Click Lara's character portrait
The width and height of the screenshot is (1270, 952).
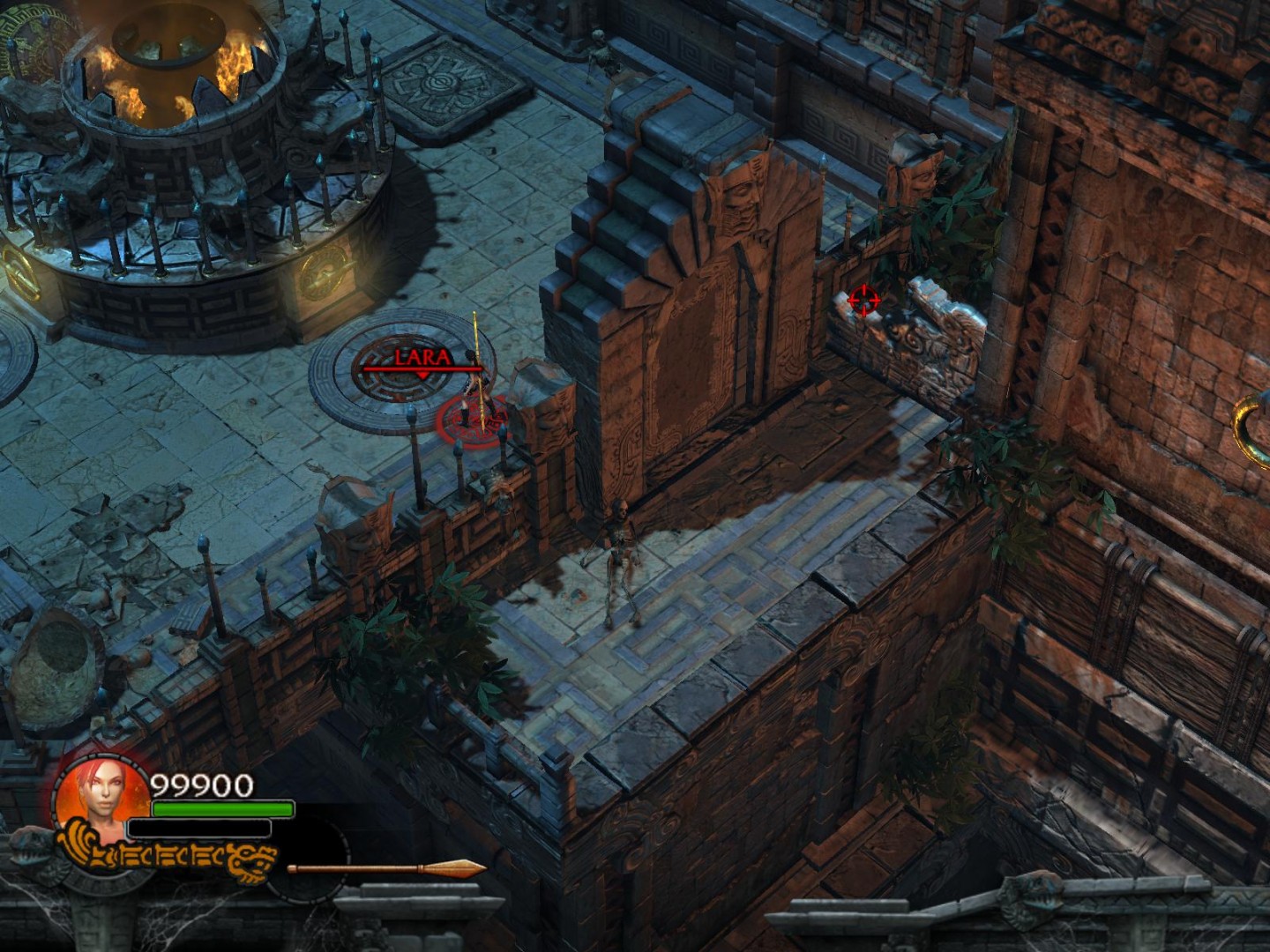(x=102, y=797)
